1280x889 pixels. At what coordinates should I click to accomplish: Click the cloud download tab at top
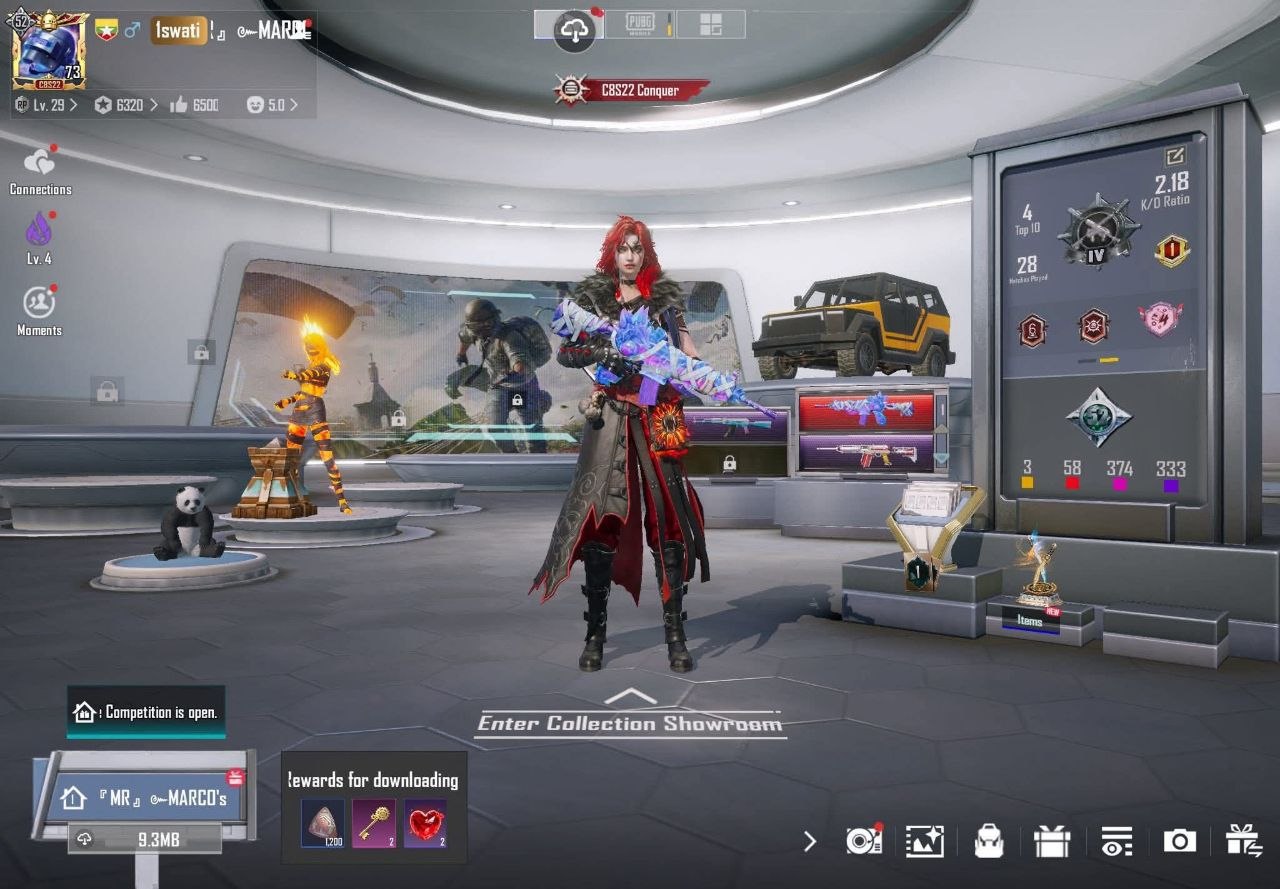click(x=574, y=30)
